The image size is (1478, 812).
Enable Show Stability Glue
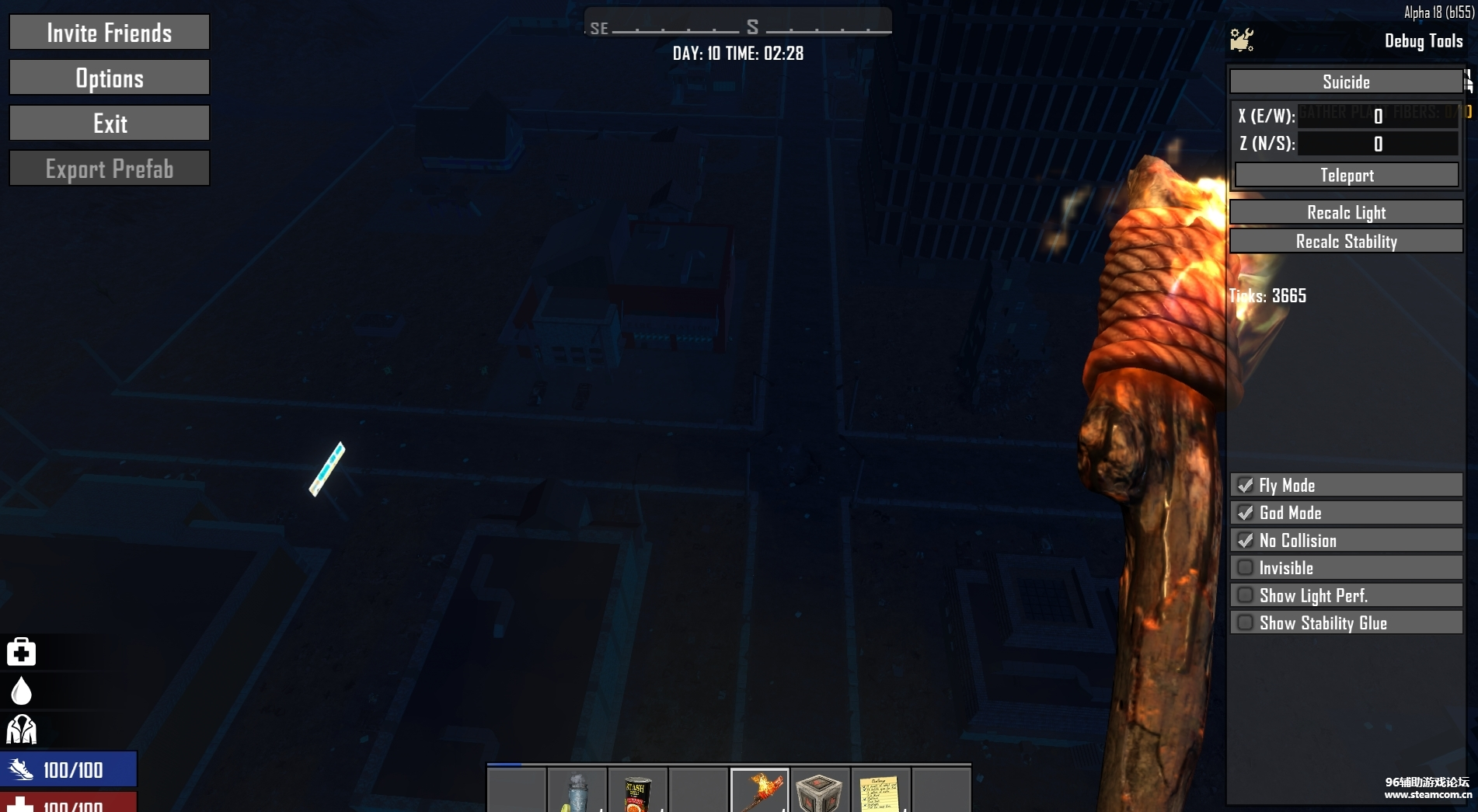[1246, 623]
